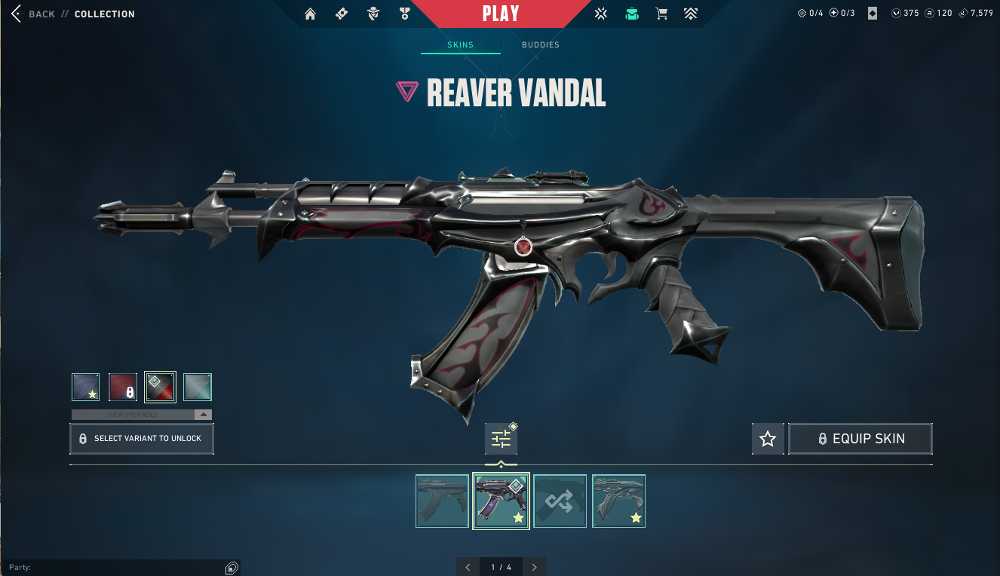Open the skin filter sliders icon
The width and height of the screenshot is (1000, 576).
pos(501,439)
